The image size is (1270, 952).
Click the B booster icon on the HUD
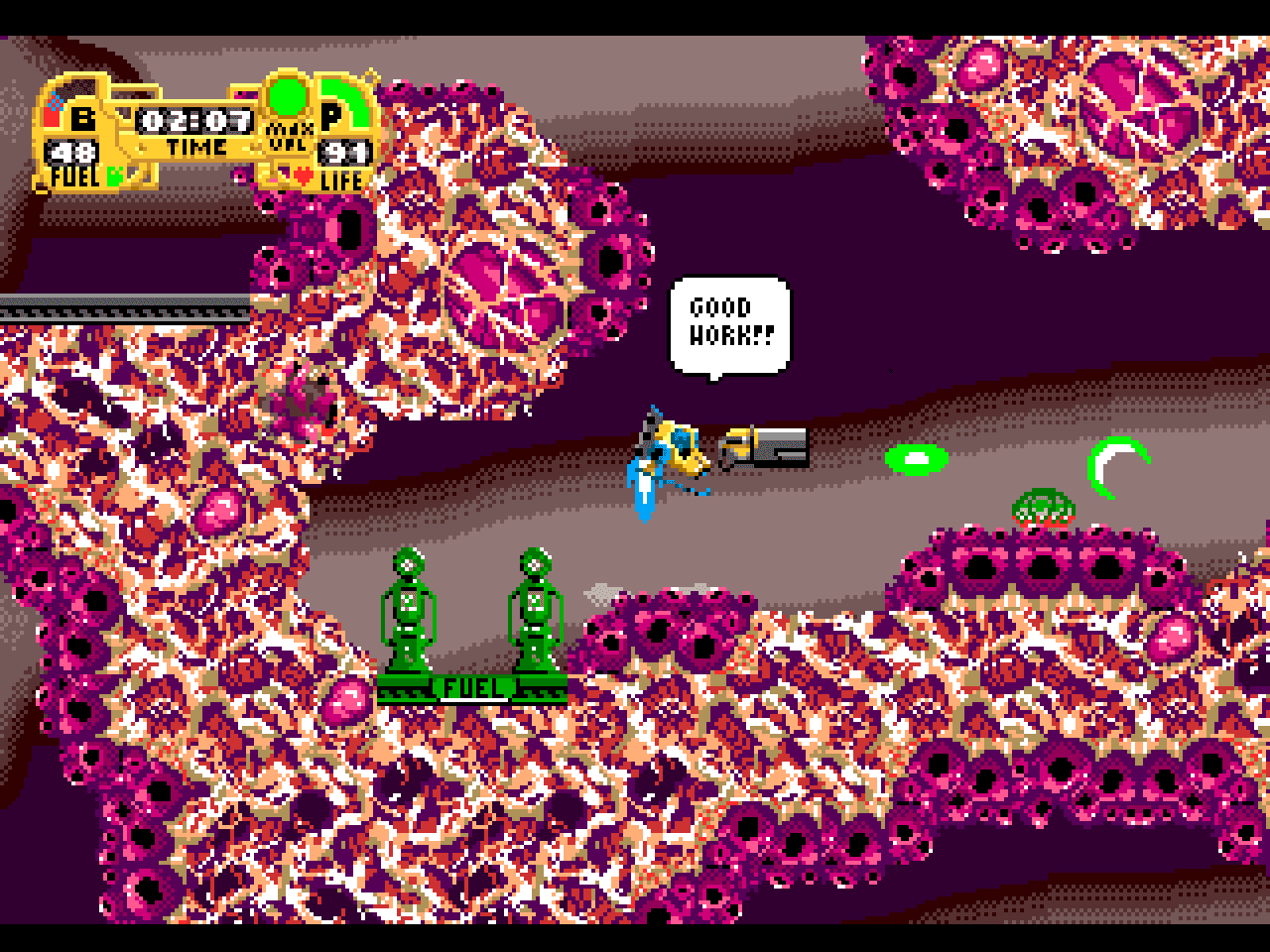(x=83, y=119)
